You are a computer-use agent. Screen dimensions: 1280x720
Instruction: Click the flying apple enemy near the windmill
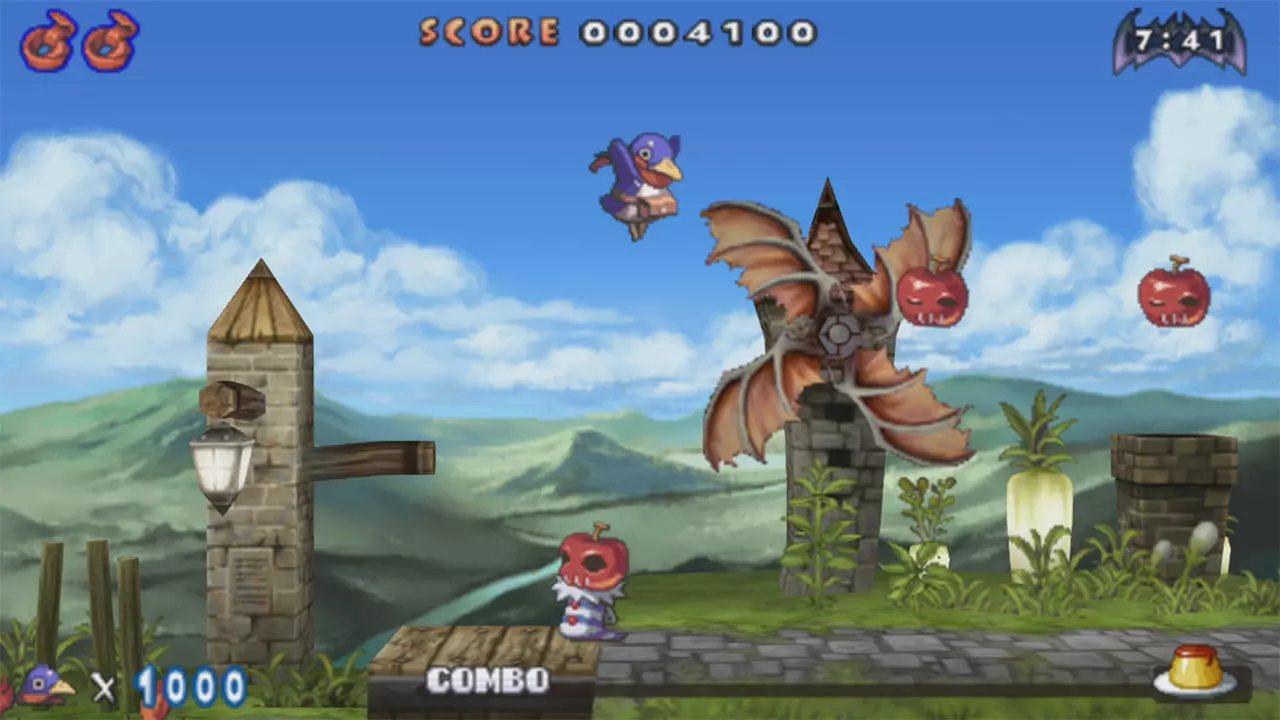tap(932, 300)
